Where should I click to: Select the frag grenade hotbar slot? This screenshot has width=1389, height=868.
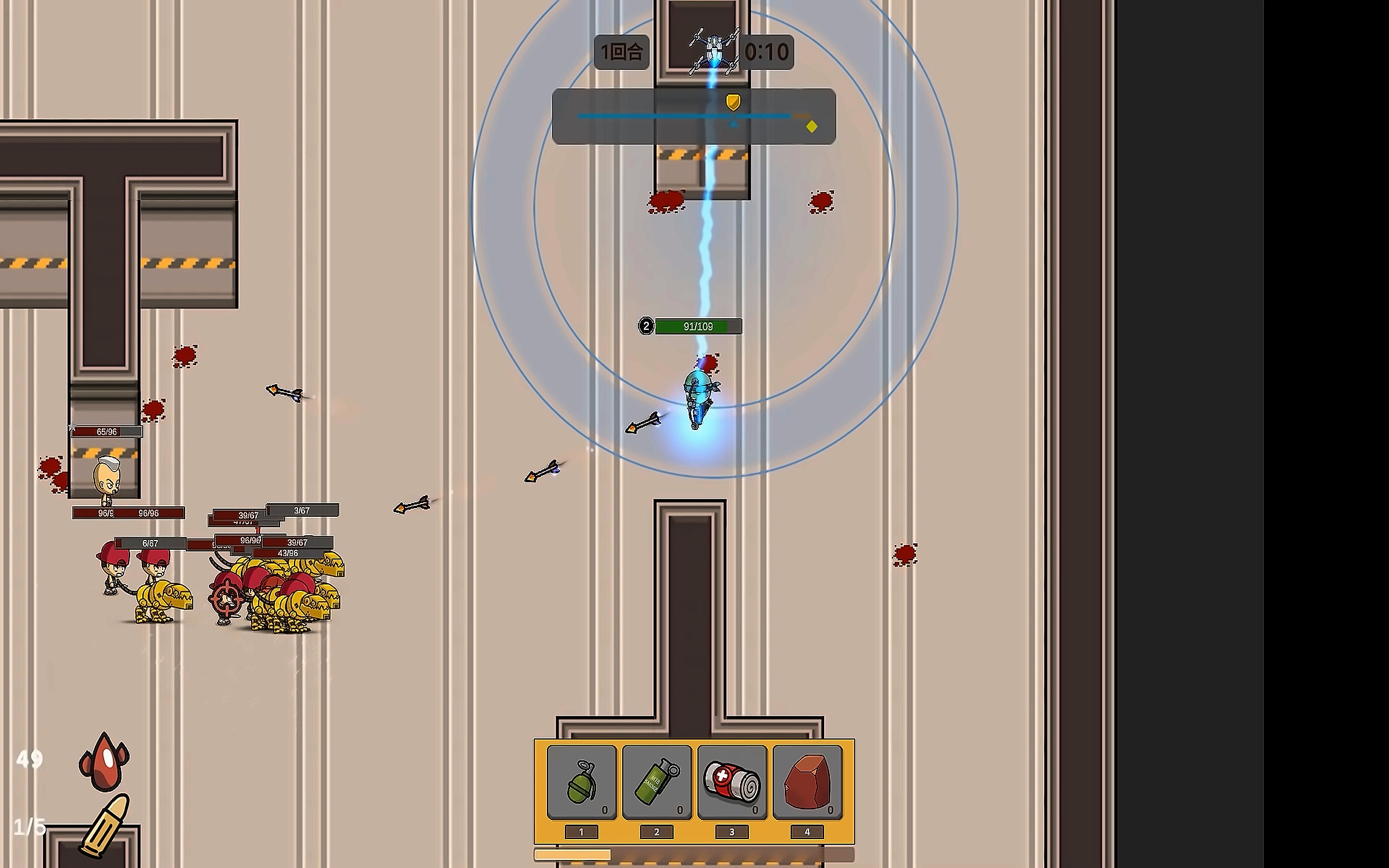[582, 782]
